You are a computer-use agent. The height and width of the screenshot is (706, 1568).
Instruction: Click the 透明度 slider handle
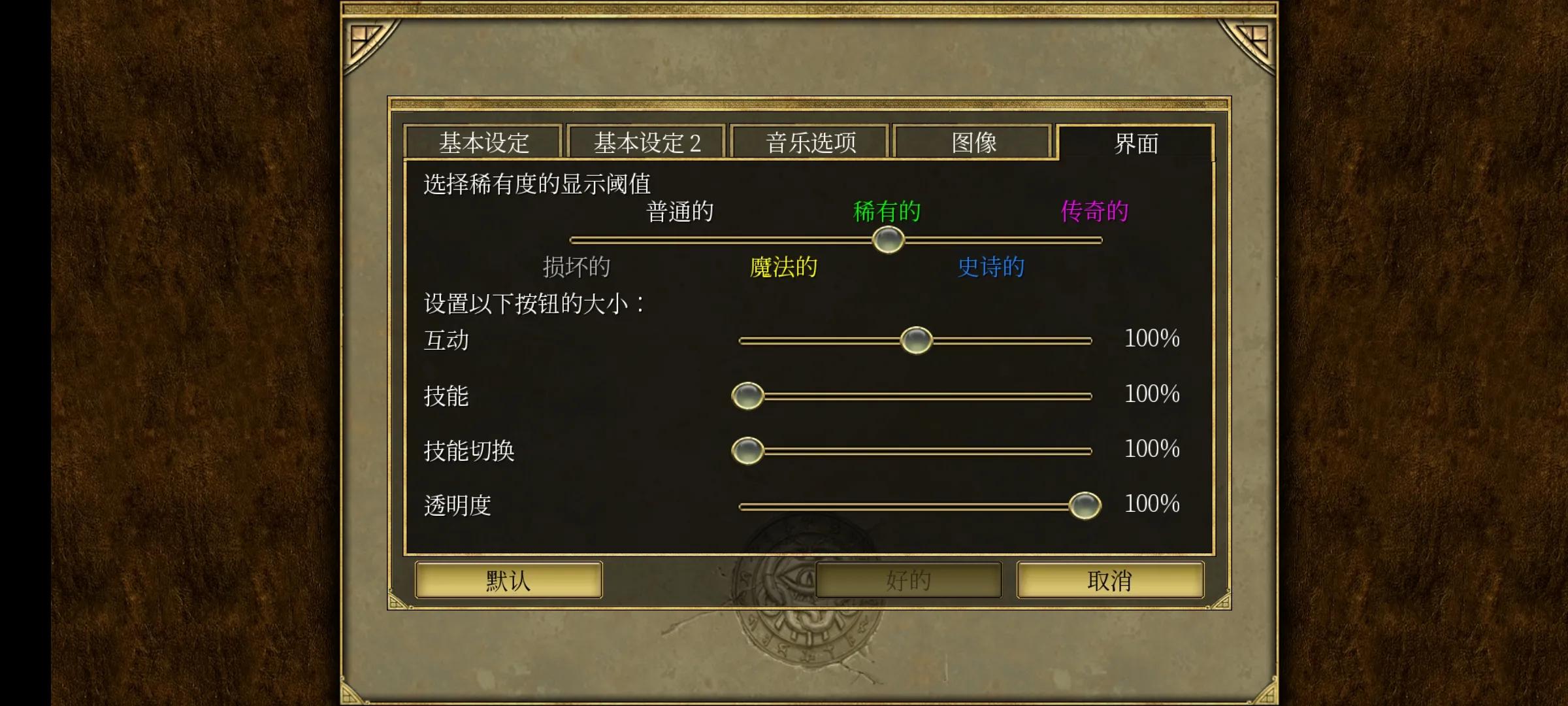pyautogui.click(x=1084, y=505)
